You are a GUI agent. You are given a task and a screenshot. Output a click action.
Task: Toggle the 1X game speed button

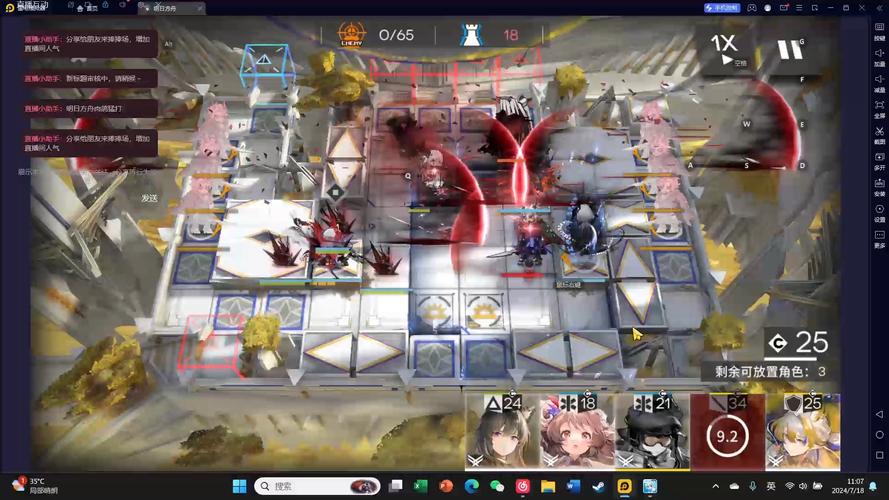[726, 46]
